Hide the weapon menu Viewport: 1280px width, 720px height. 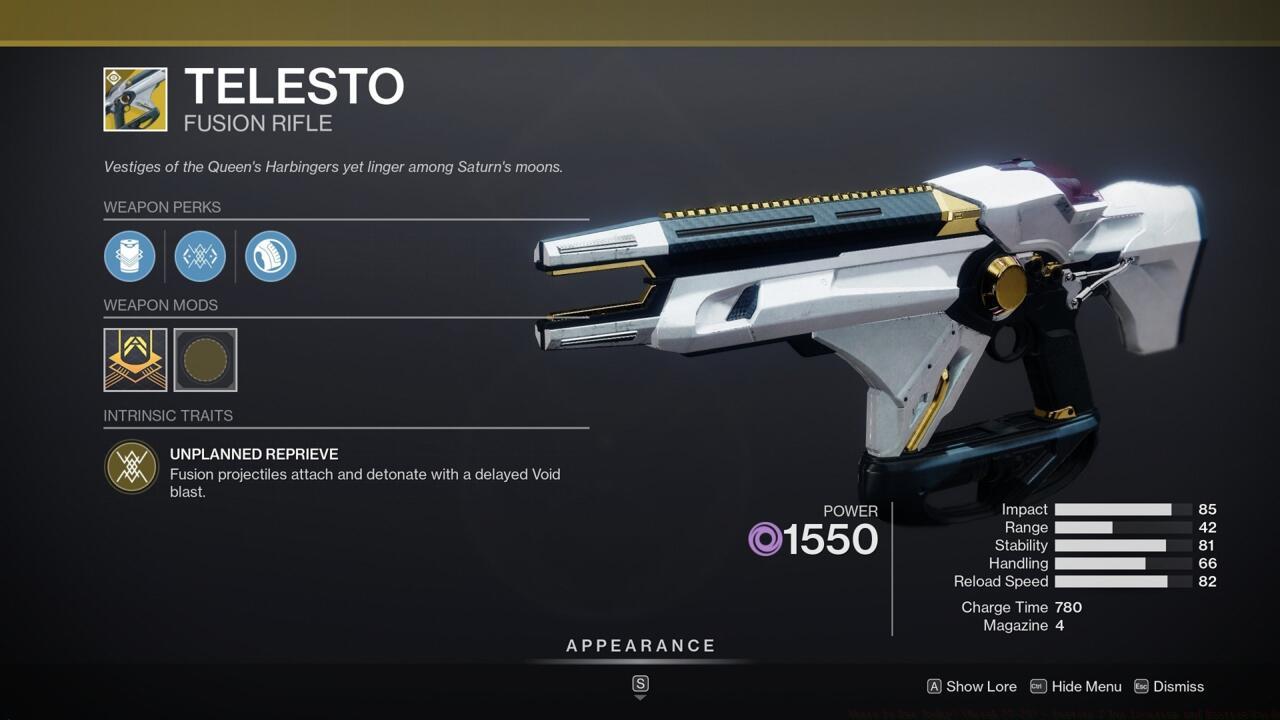coord(1088,687)
